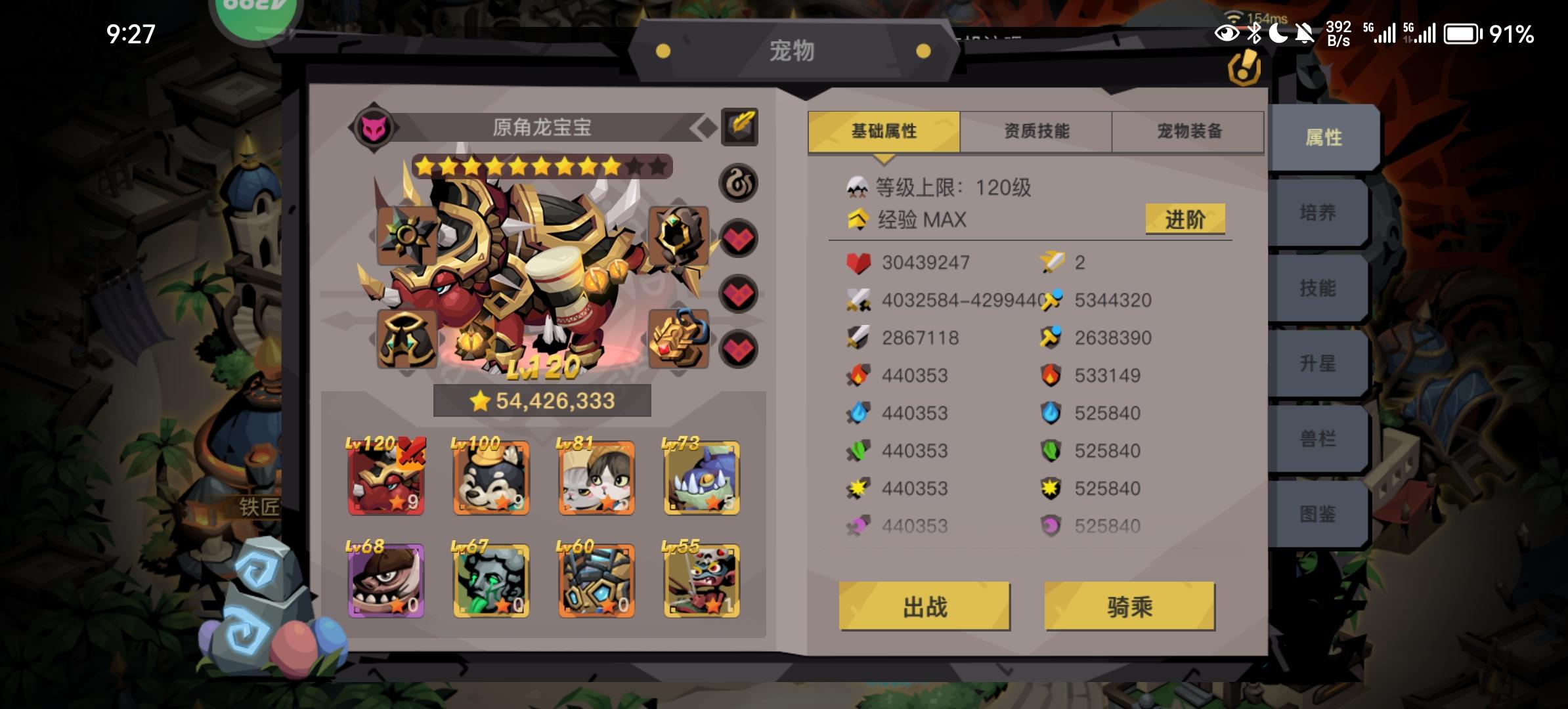The image size is (1568, 709).
Task: Select the Lv100 husky pet thumbnail
Action: click(490, 479)
